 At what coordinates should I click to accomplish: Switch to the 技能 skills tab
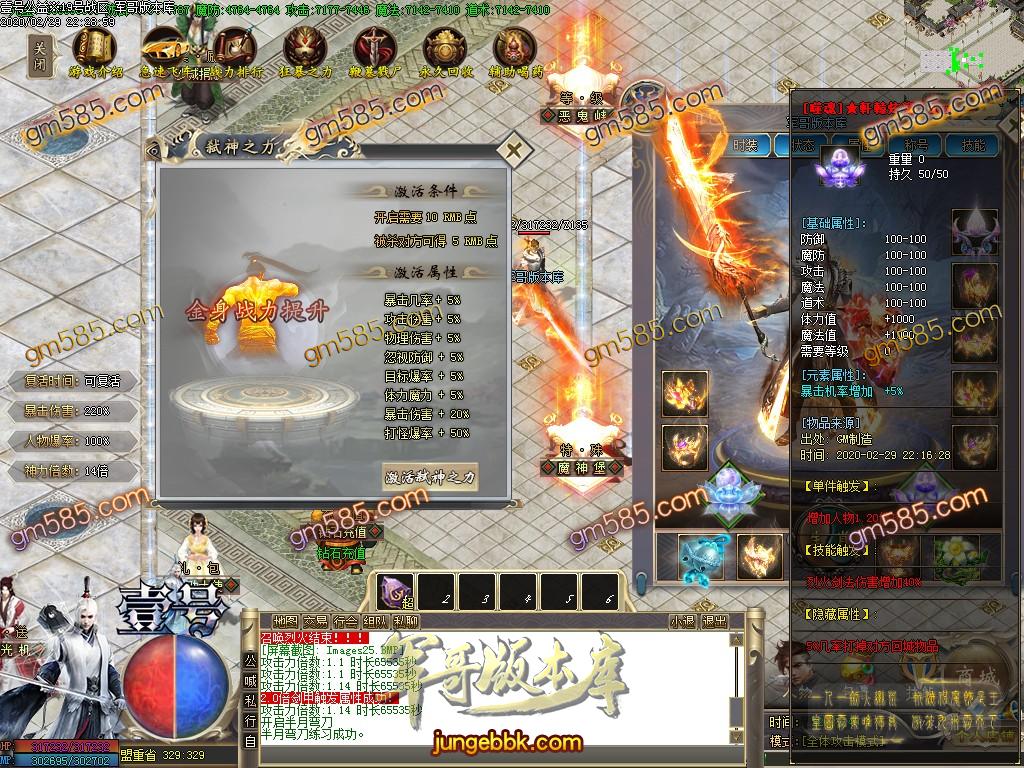tap(973, 145)
